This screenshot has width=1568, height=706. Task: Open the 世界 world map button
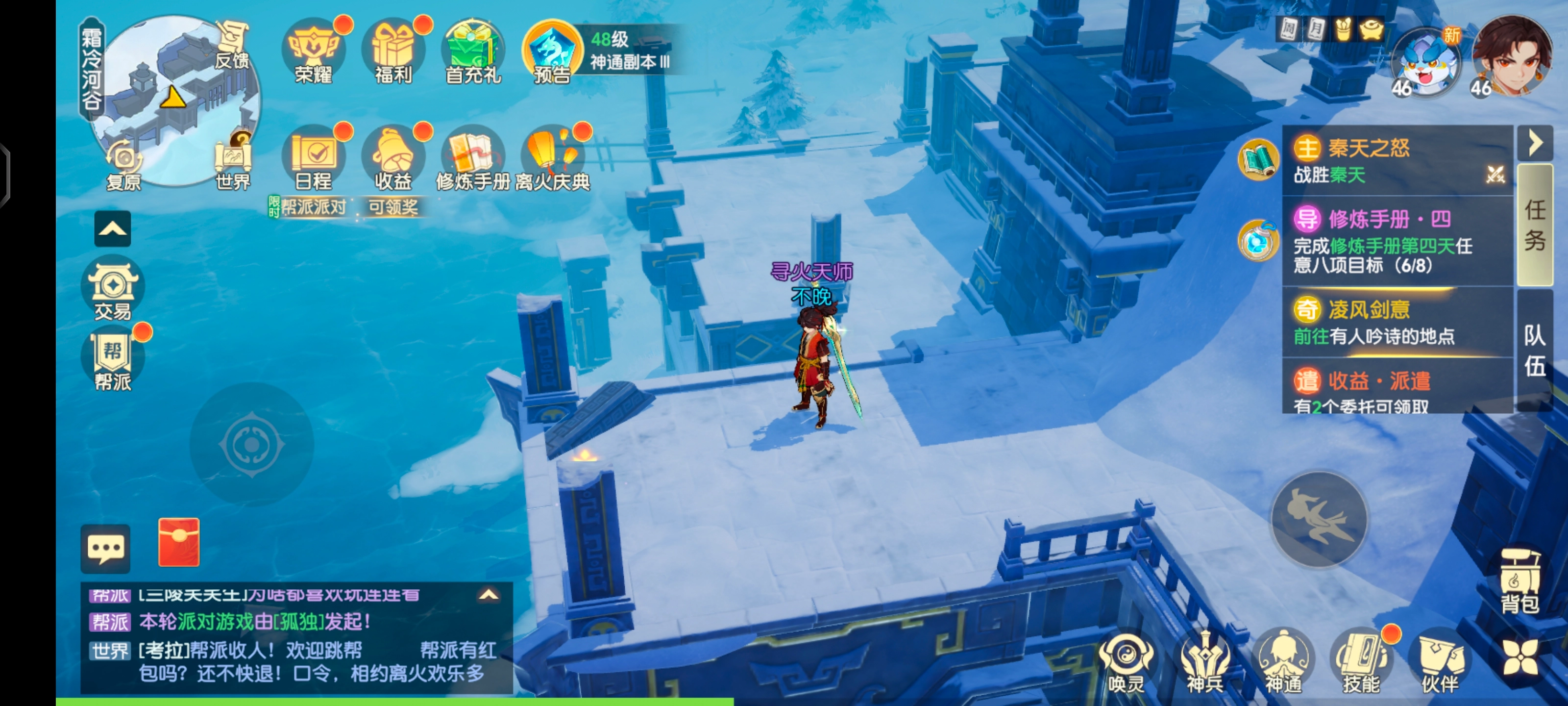(234, 160)
